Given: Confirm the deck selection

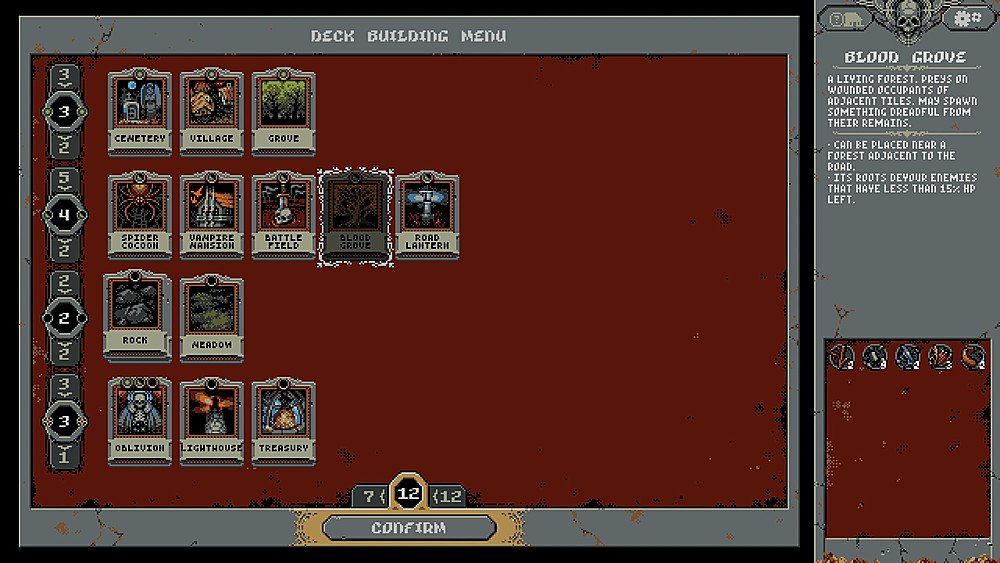Looking at the screenshot, I should pos(409,528).
